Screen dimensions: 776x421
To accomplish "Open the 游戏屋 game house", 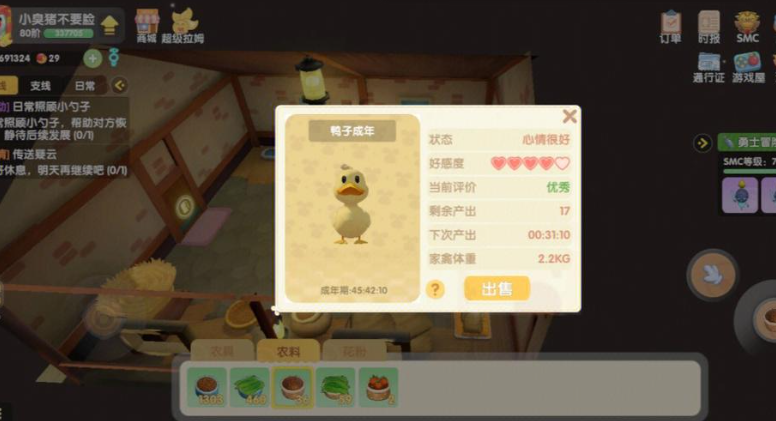I will point(747,66).
